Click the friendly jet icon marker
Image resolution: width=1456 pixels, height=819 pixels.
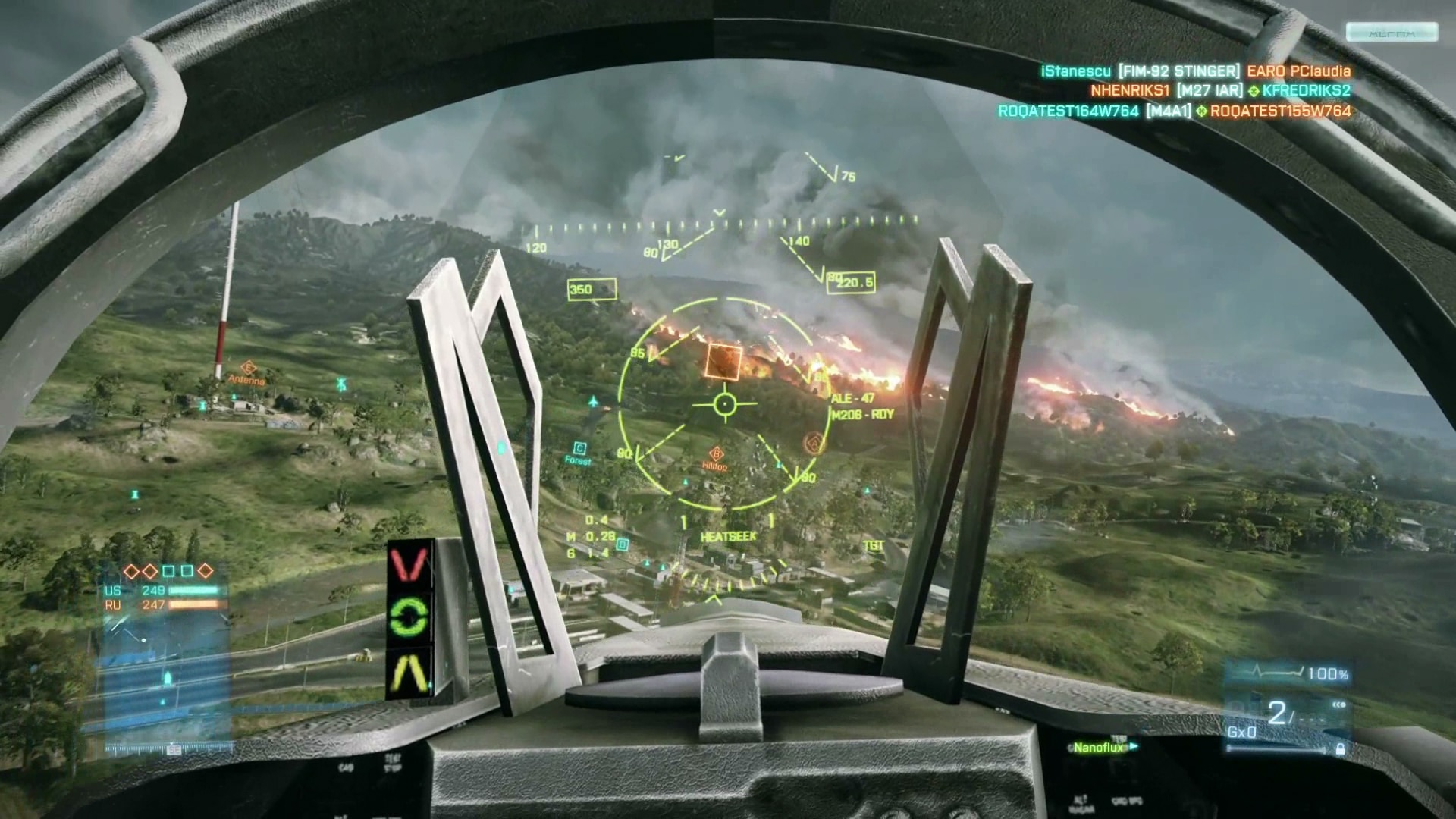coord(594,400)
